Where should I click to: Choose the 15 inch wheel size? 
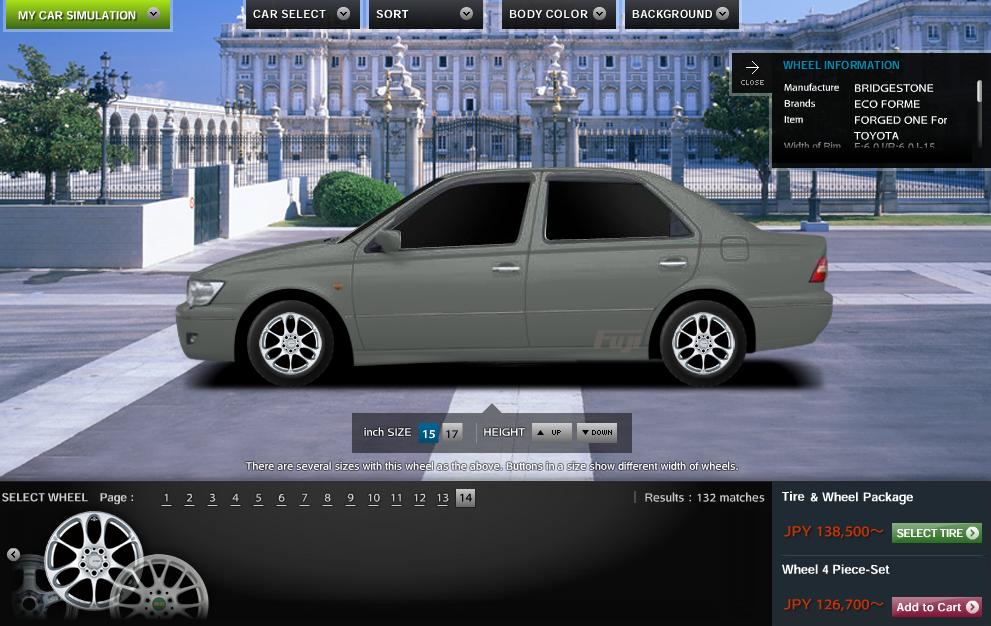[x=428, y=433]
